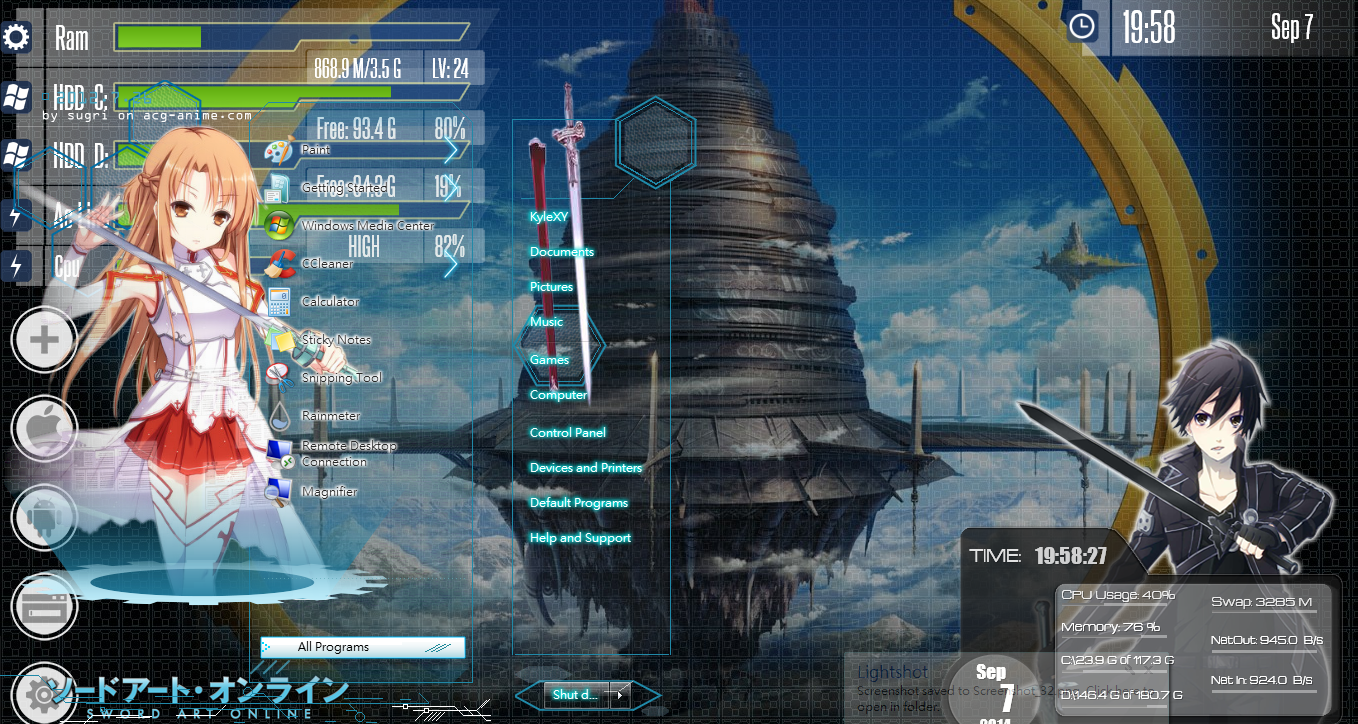Open Help and Support

click(580, 538)
